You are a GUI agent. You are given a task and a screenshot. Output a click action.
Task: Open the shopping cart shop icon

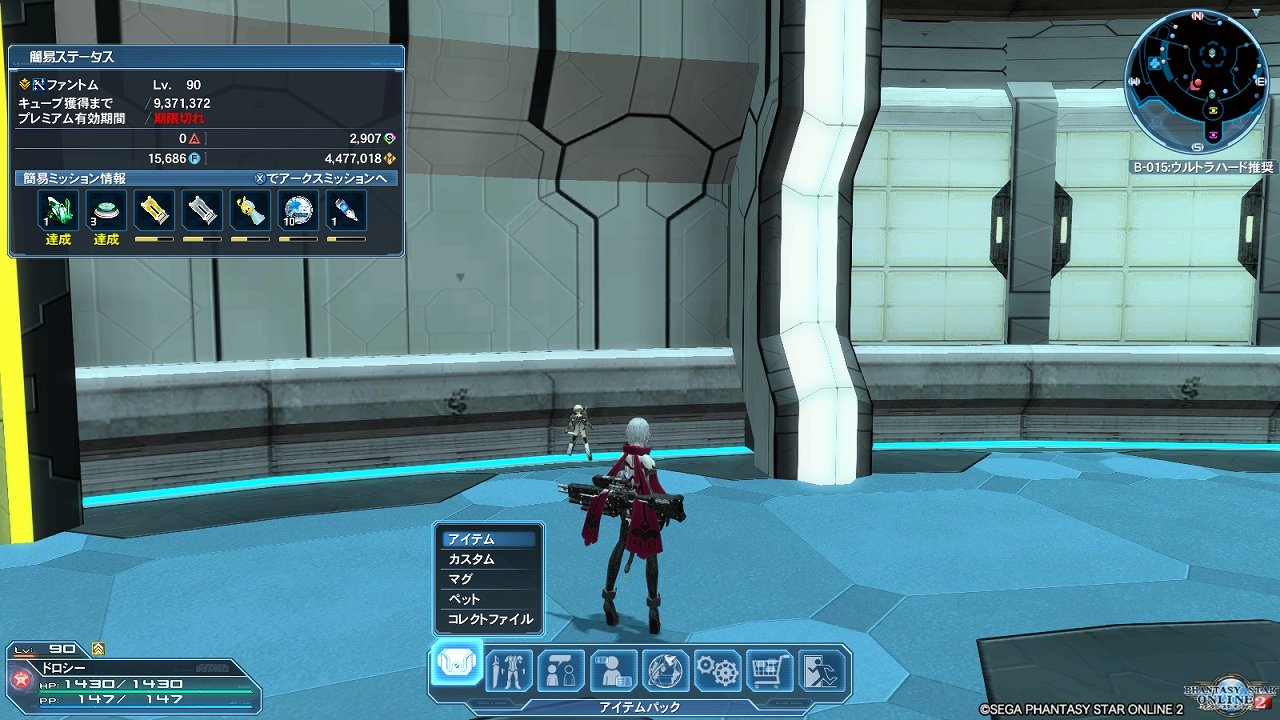[x=770, y=669]
